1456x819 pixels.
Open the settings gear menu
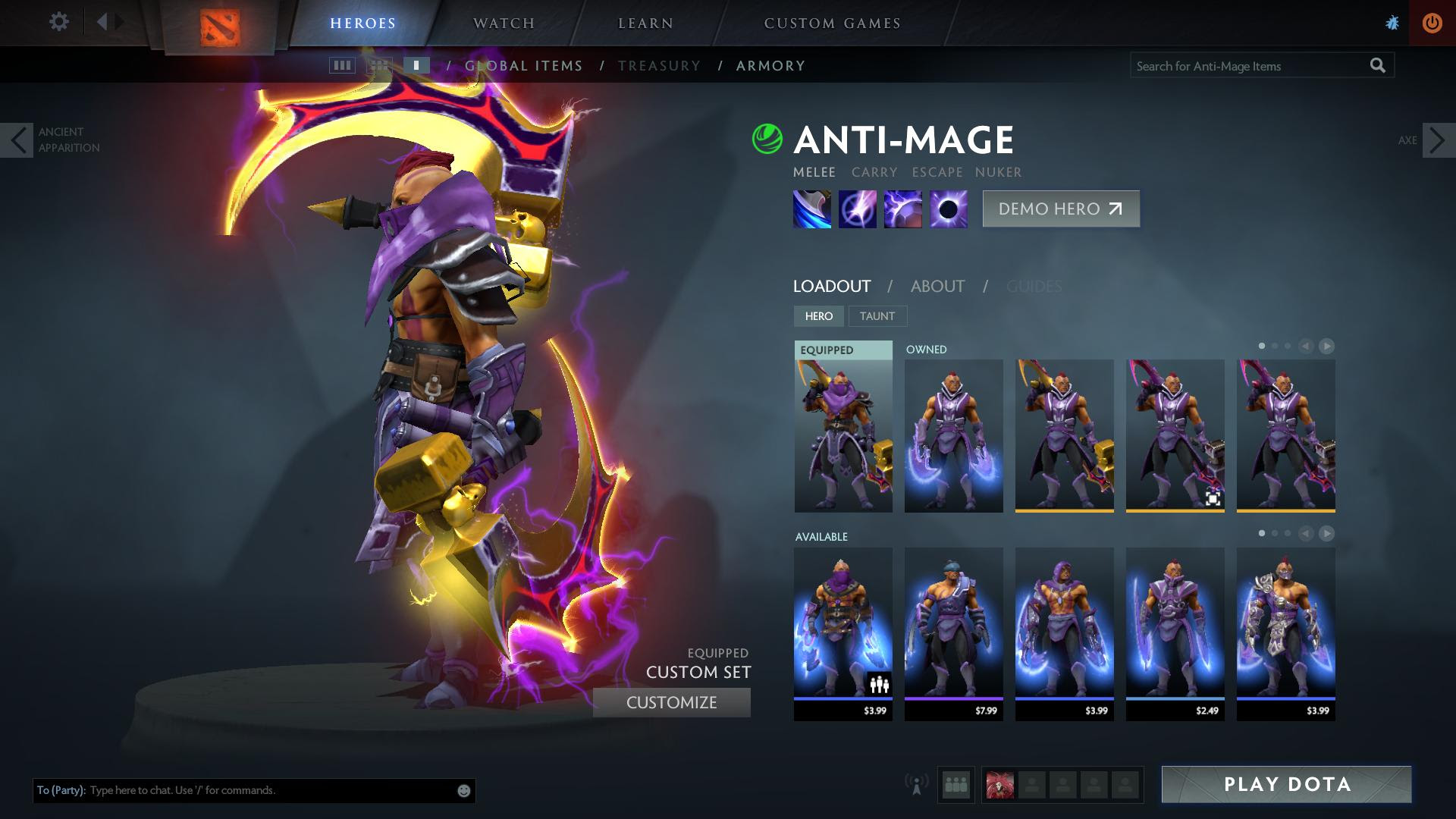pyautogui.click(x=58, y=22)
